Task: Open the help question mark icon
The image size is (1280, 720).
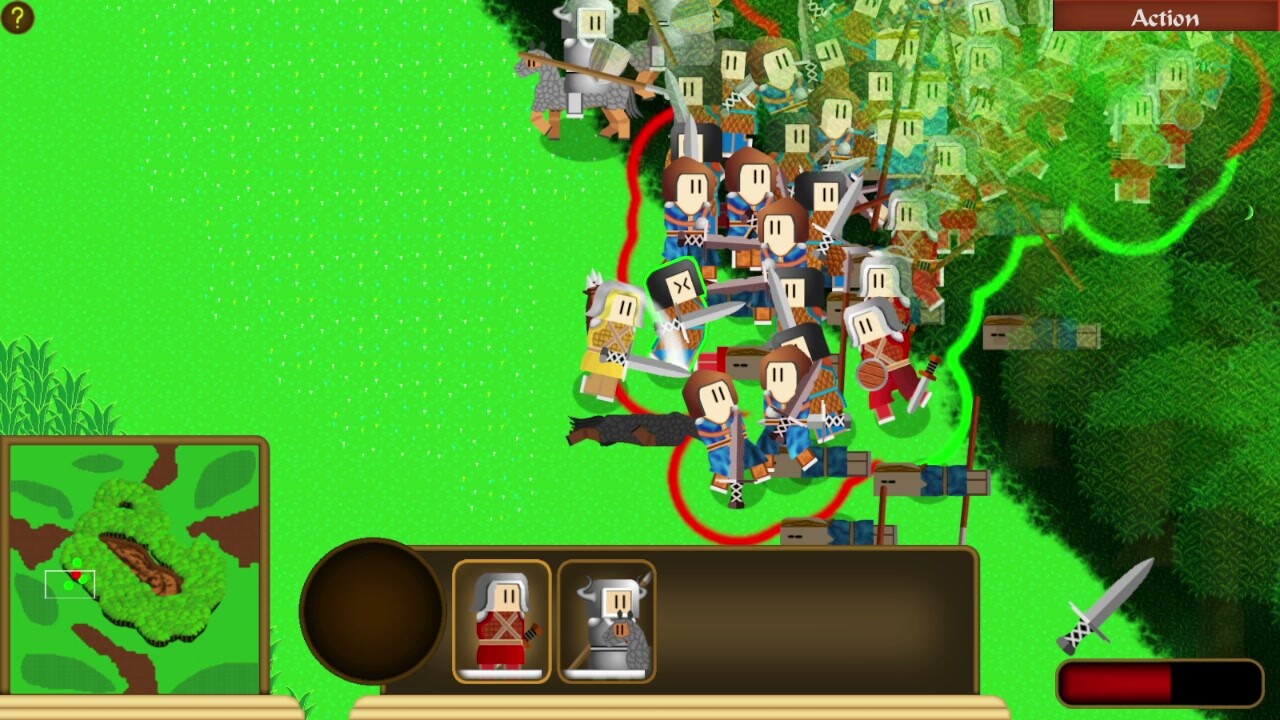Action: pos(17,17)
